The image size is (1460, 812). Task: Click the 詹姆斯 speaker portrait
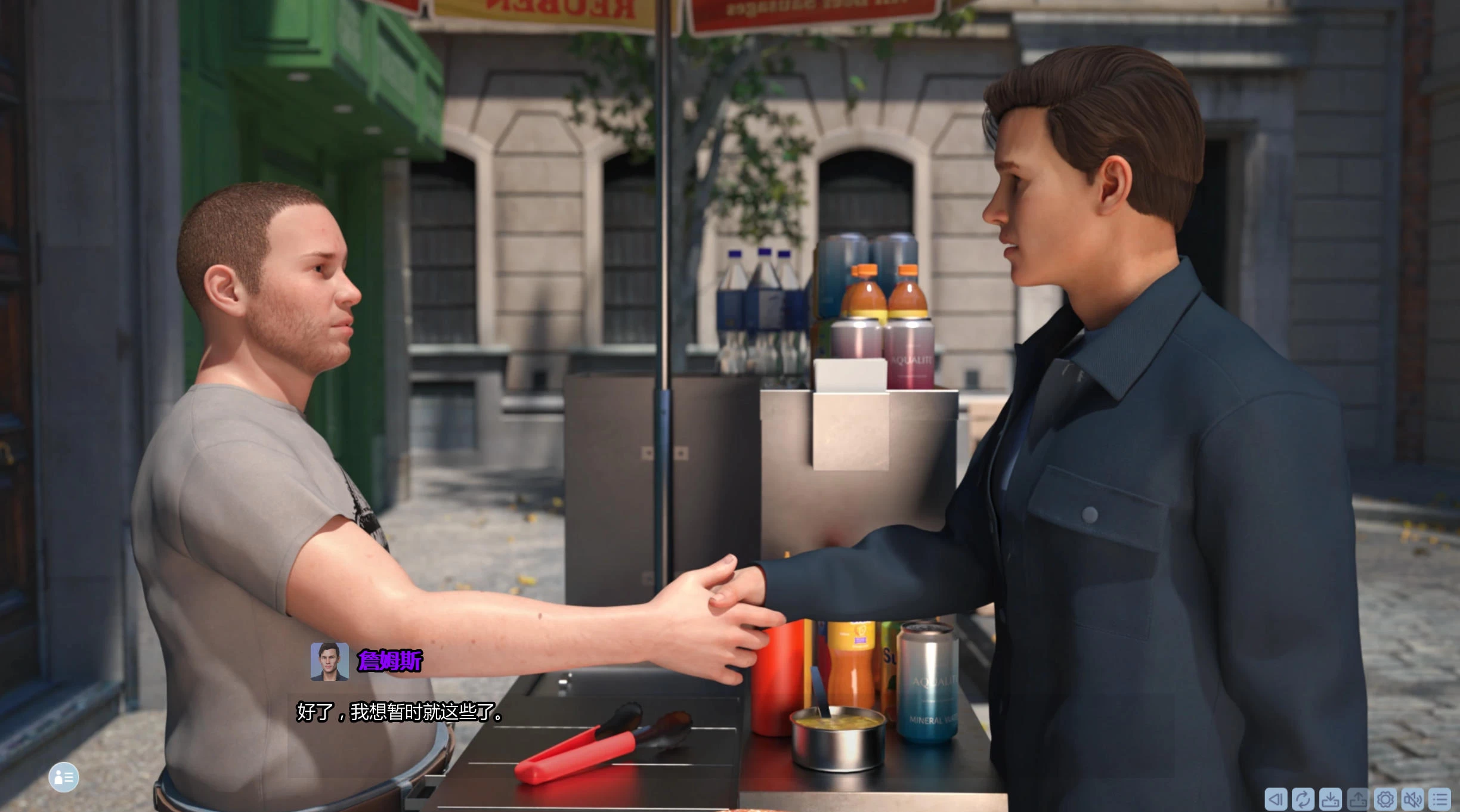click(x=329, y=661)
